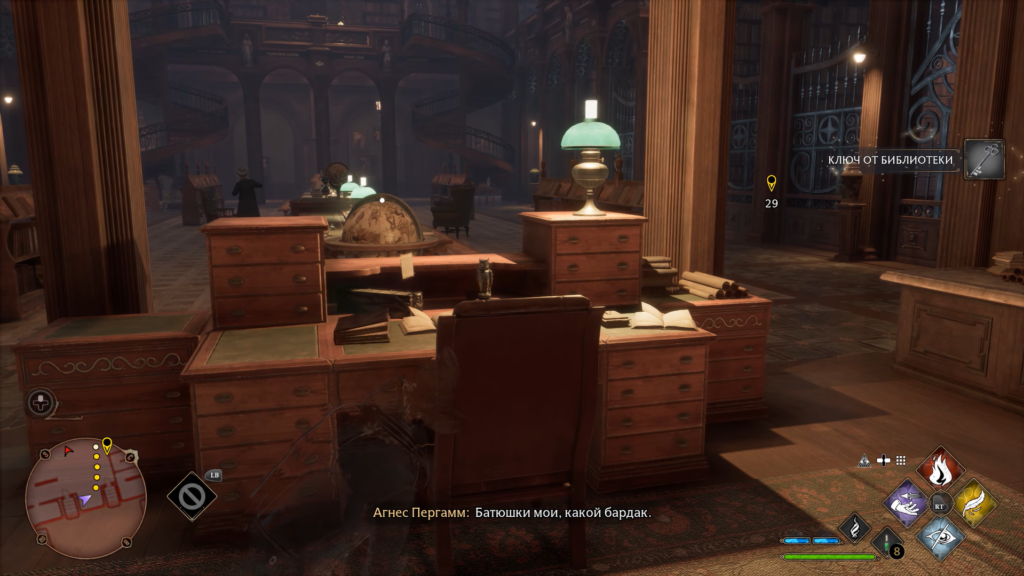
Task: Click the spell-set grid icon
Action: 900,460
